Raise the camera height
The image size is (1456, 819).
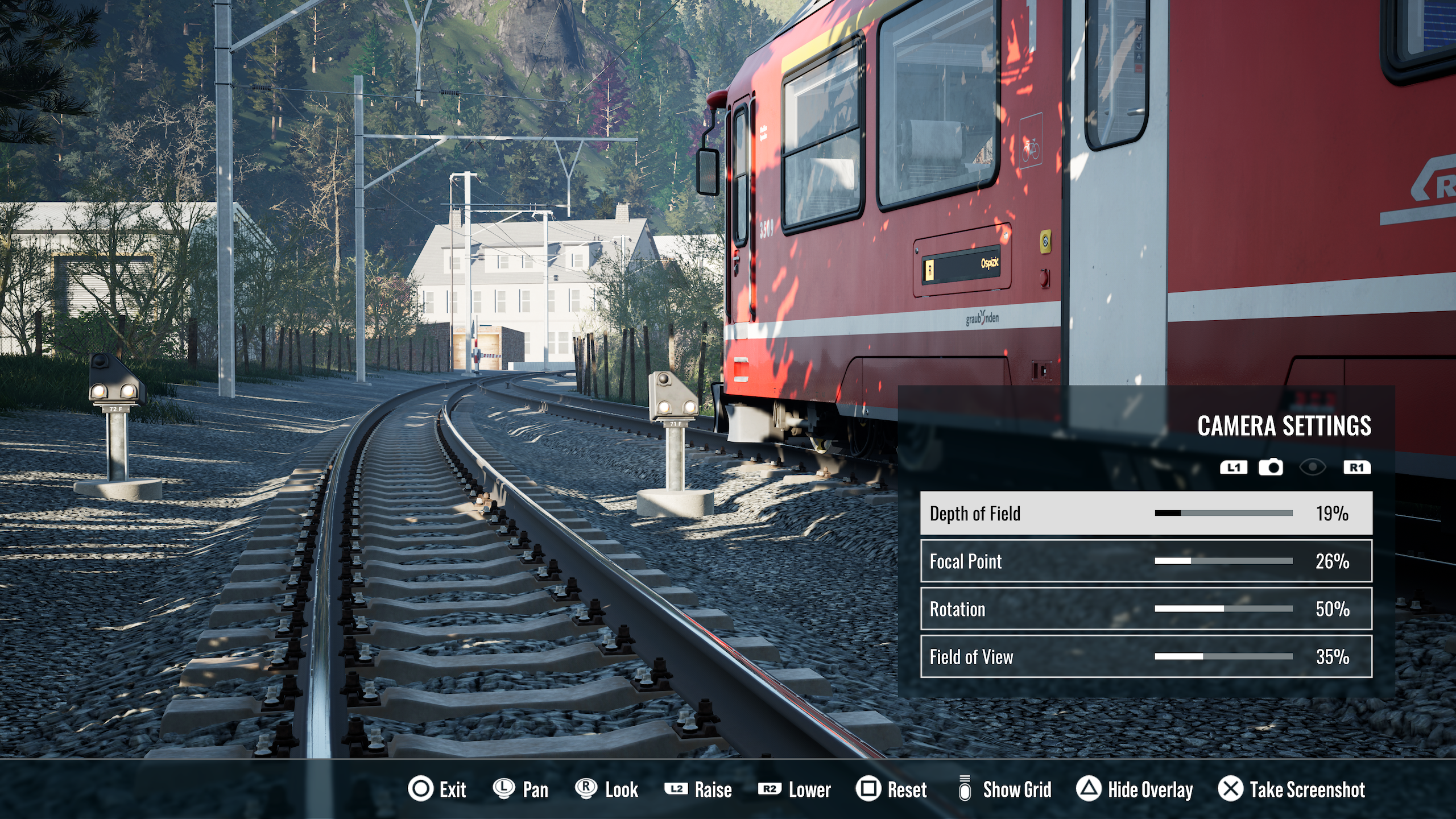(x=698, y=789)
